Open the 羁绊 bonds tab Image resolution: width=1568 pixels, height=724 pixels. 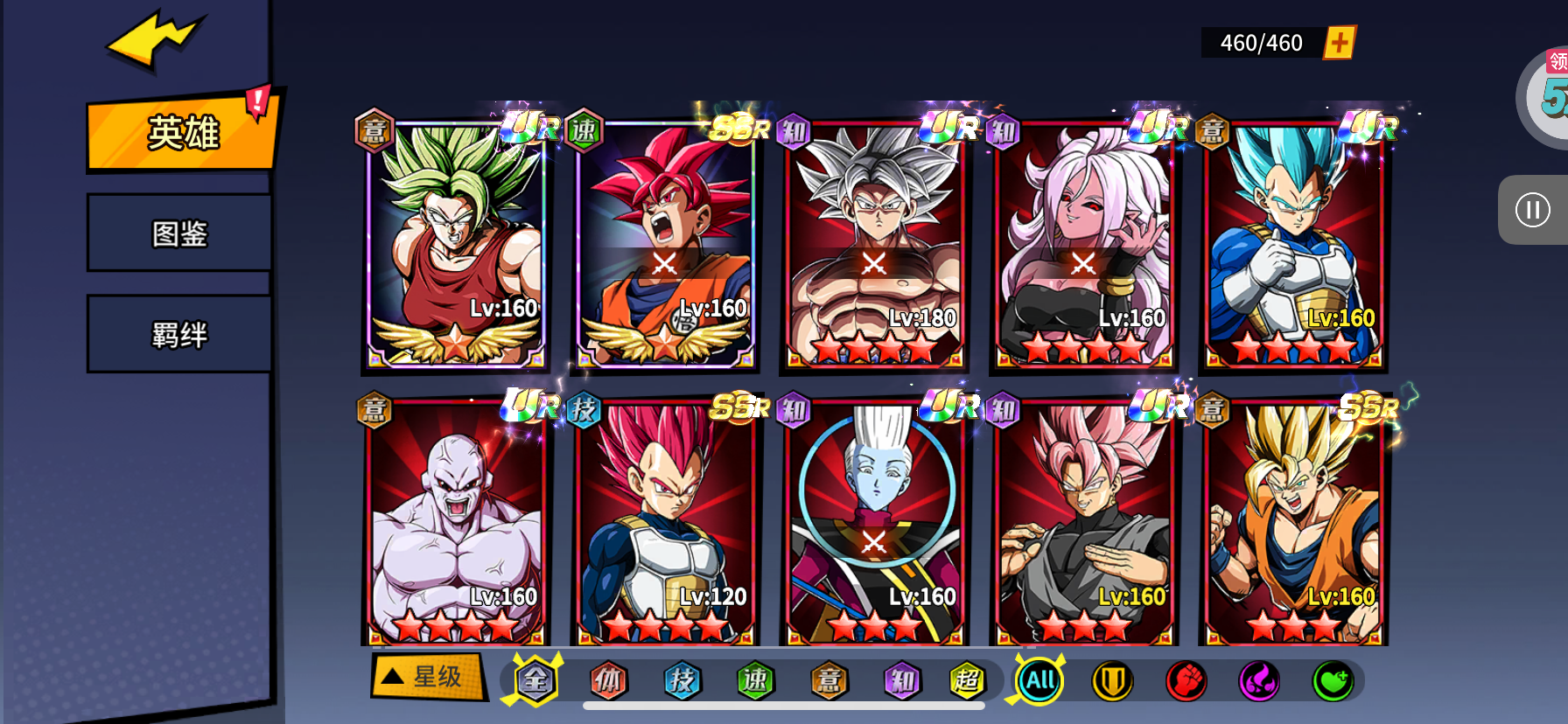pos(179,335)
